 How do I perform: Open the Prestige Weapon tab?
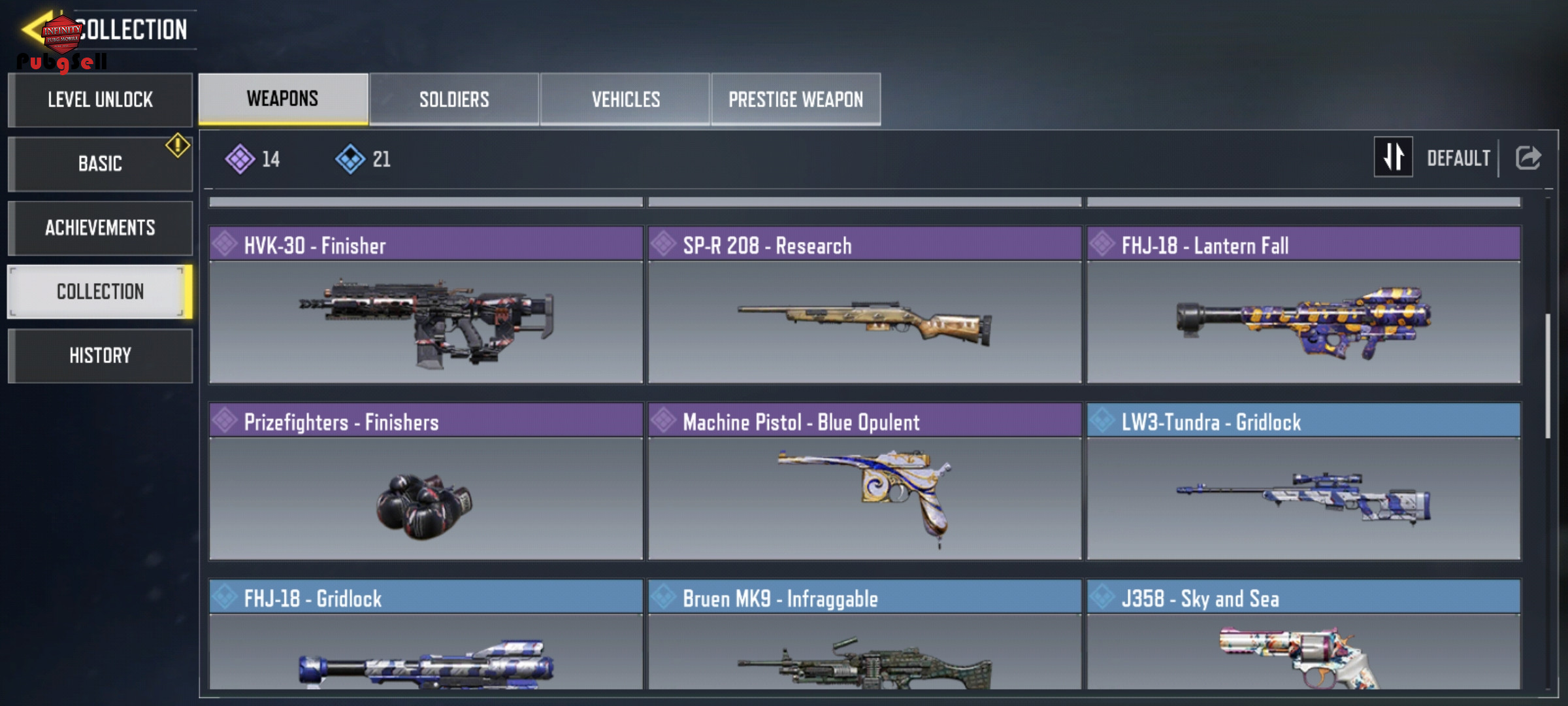pos(796,99)
